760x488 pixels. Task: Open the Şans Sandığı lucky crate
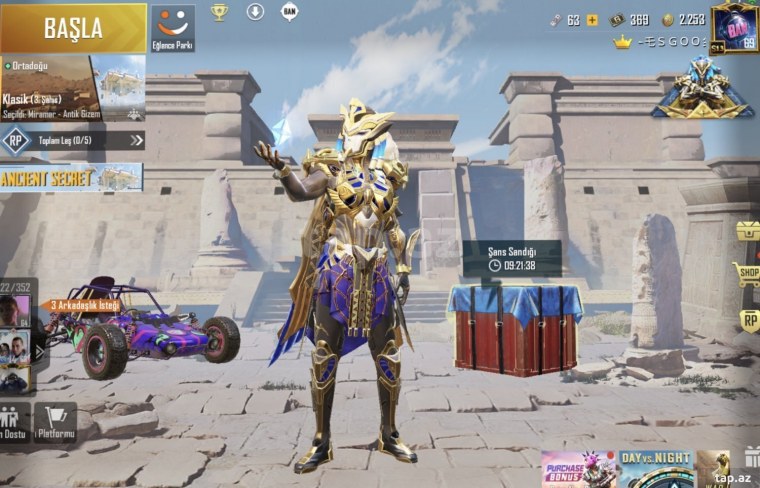[514, 324]
